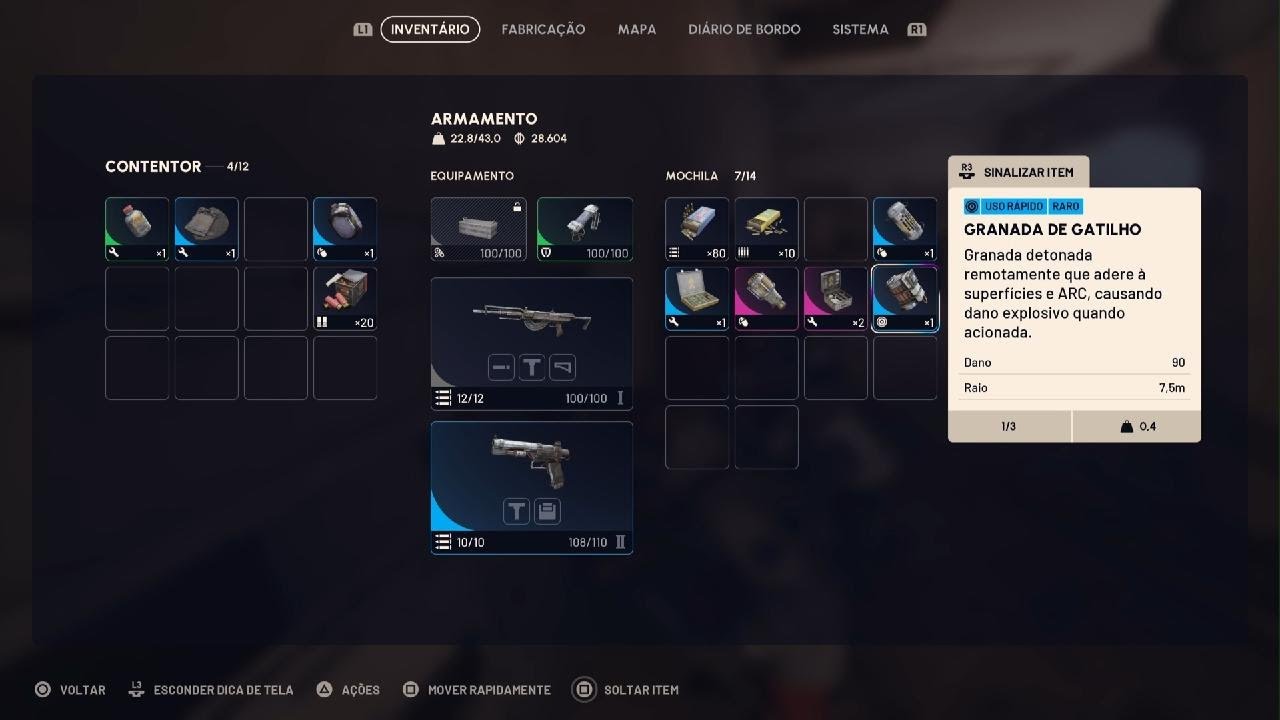The height and width of the screenshot is (720, 1280).
Task: Select the bottle item in the Contentor
Action: [x=137, y=229]
